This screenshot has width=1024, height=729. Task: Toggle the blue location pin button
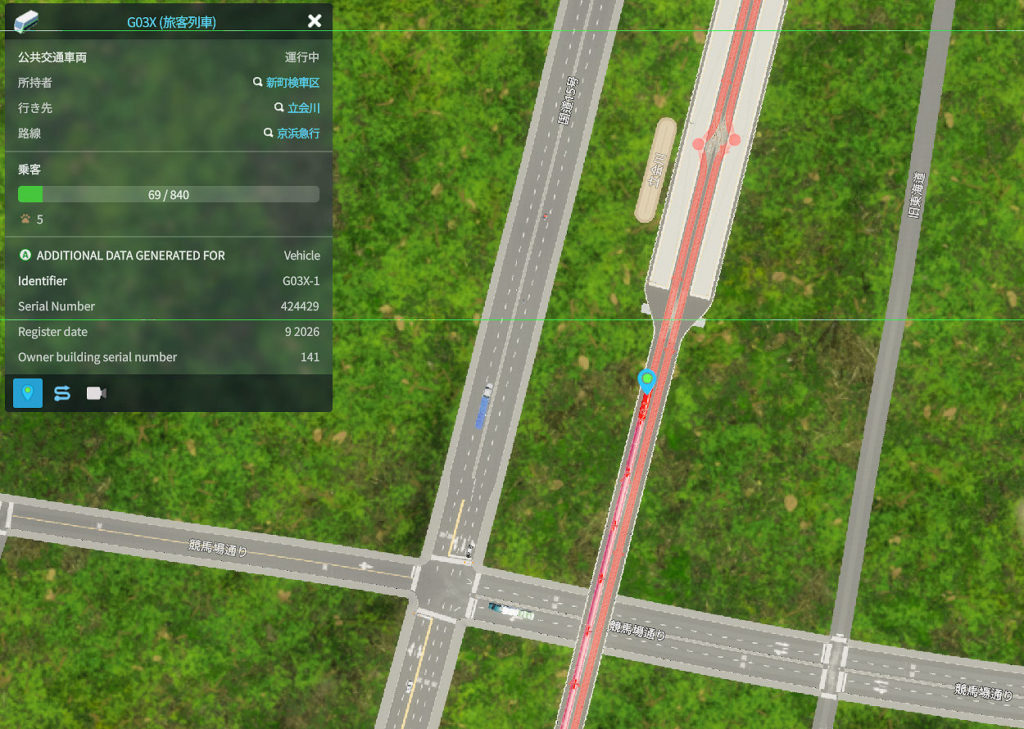28,393
